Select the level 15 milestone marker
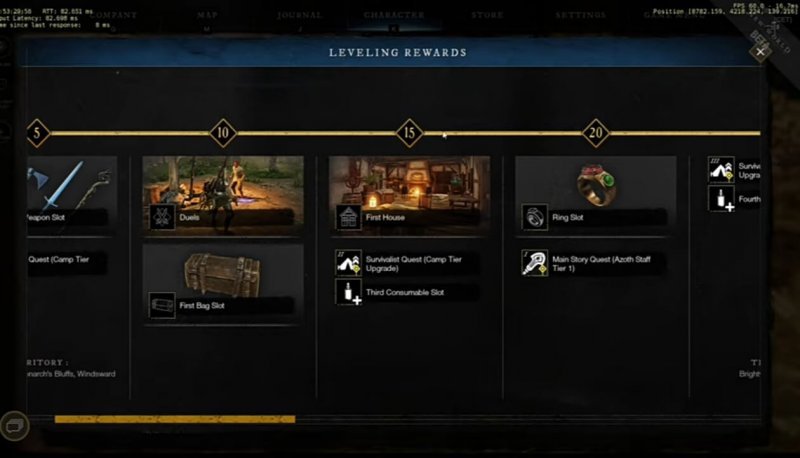This screenshot has height=458, width=800. coord(409,132)
